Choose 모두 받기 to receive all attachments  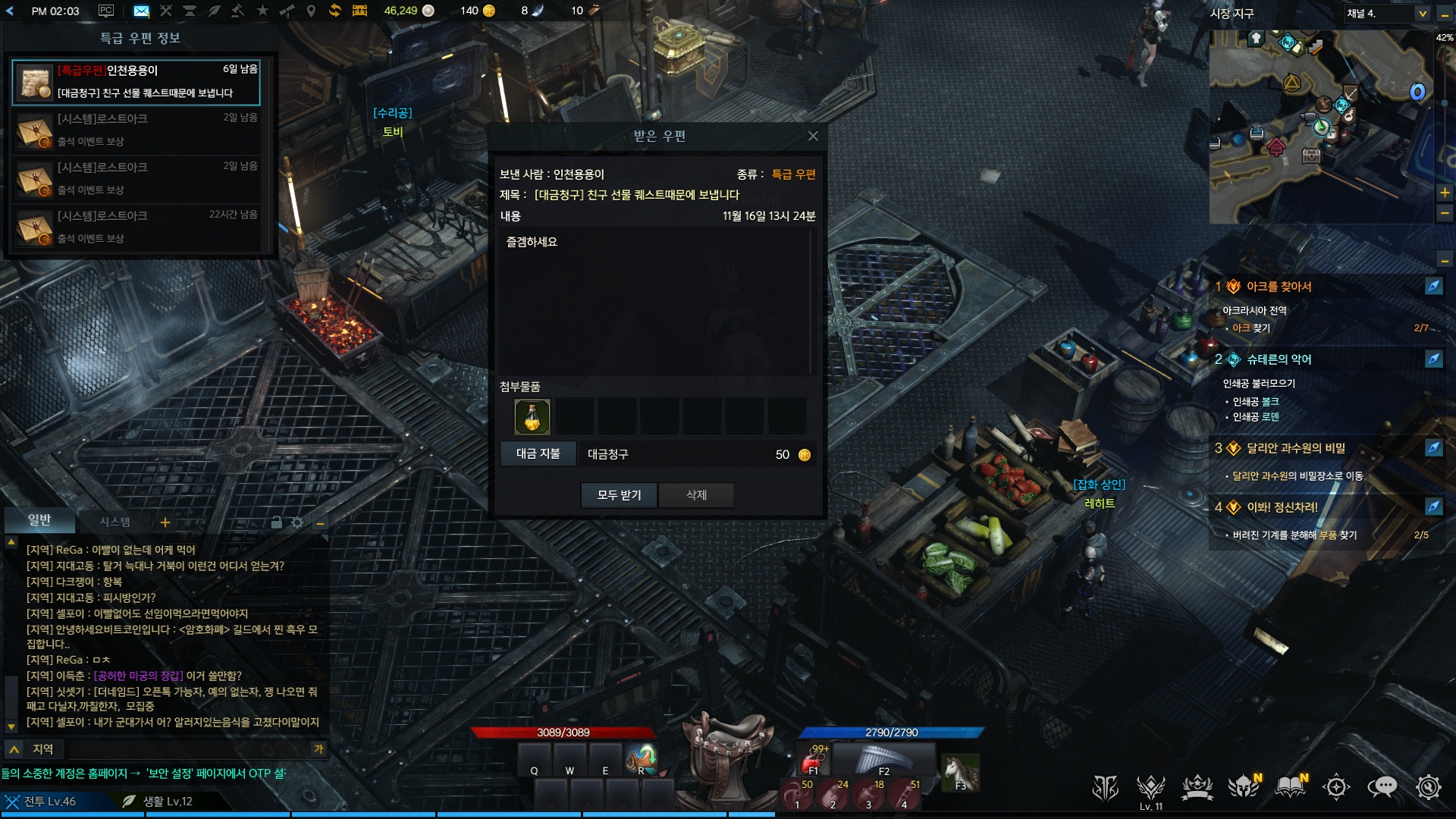pos(619,495)
